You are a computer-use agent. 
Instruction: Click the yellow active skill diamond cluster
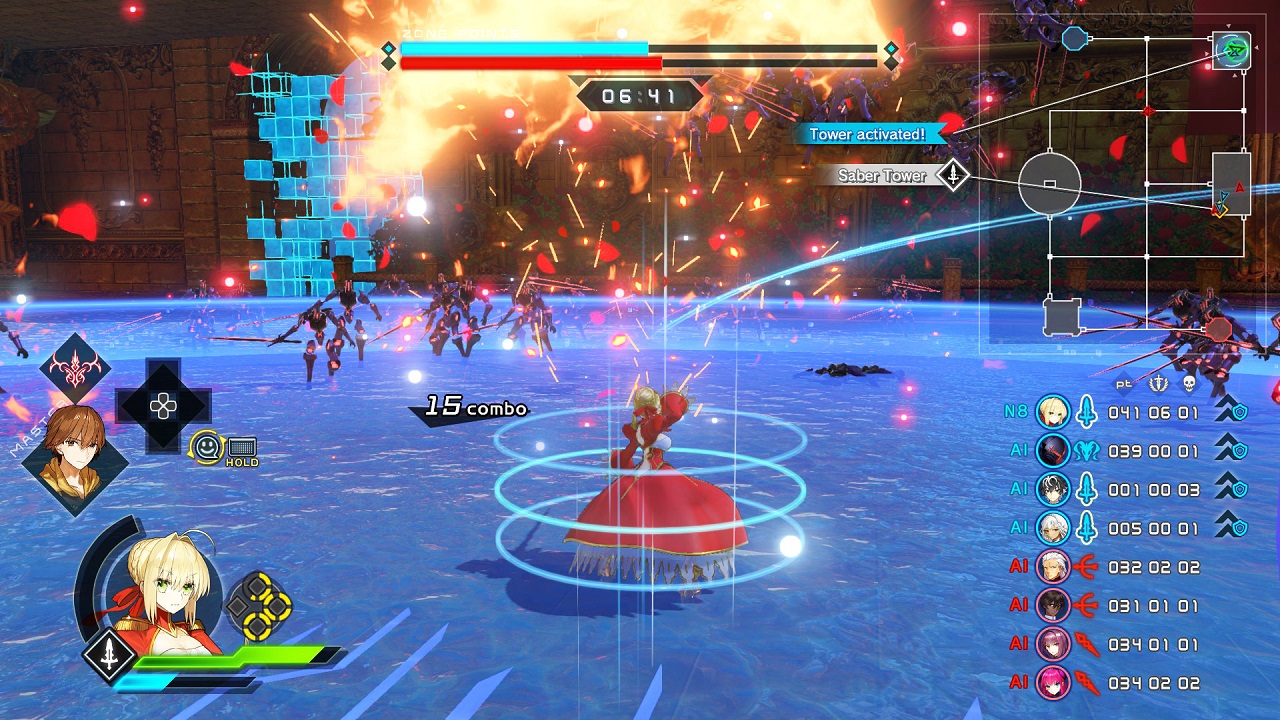[x=258, y=605]
